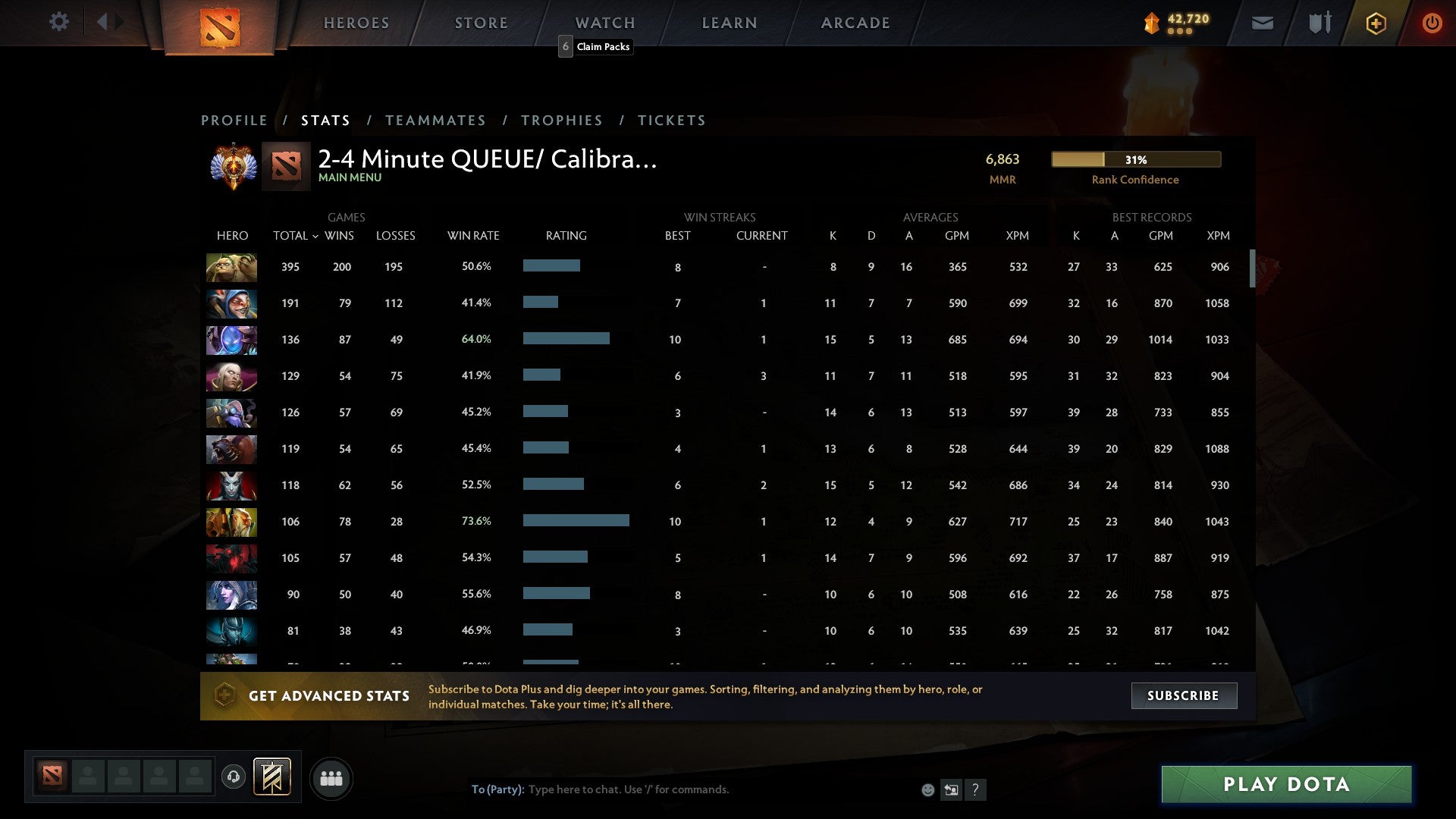Viewport: 1456px width, 819px height.
Task: Open the WATCH menu item
Action: 605,22
